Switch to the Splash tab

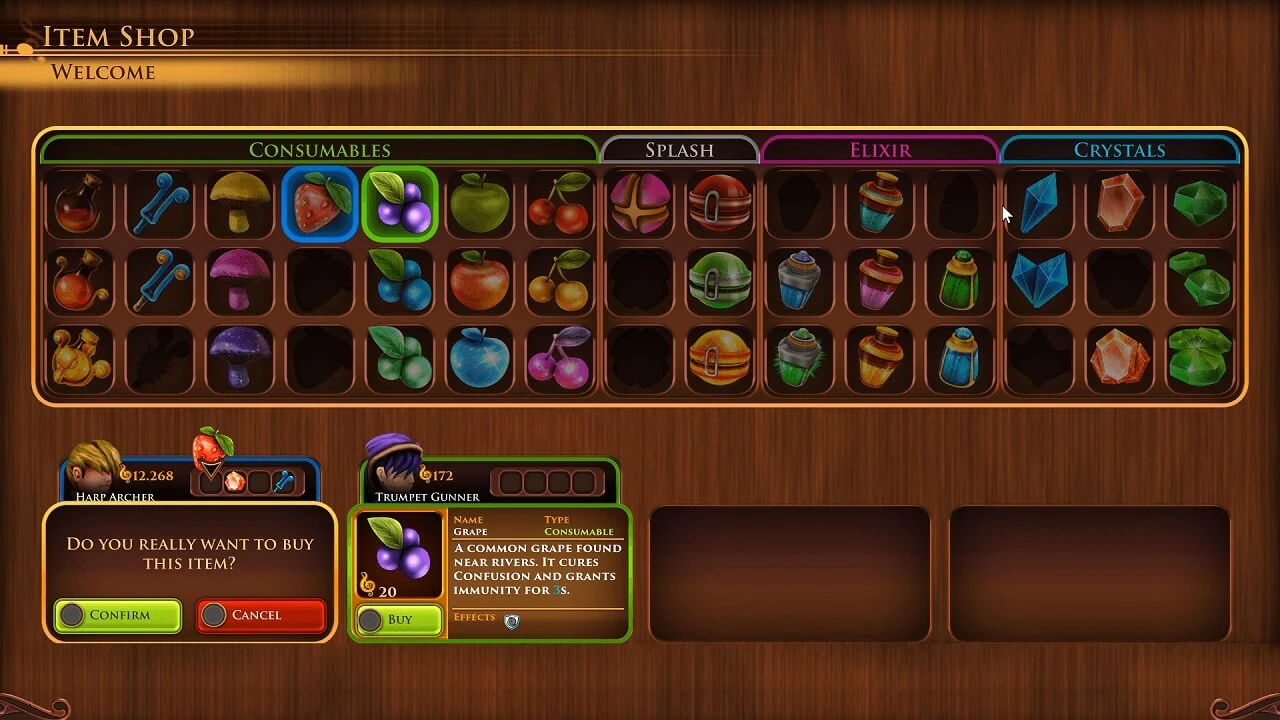coord(680,150)
